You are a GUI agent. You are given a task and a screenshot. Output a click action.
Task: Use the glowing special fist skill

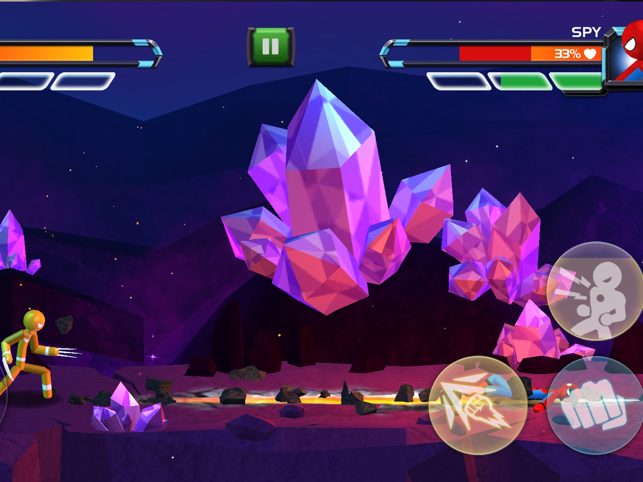click(x=477, y=404)
